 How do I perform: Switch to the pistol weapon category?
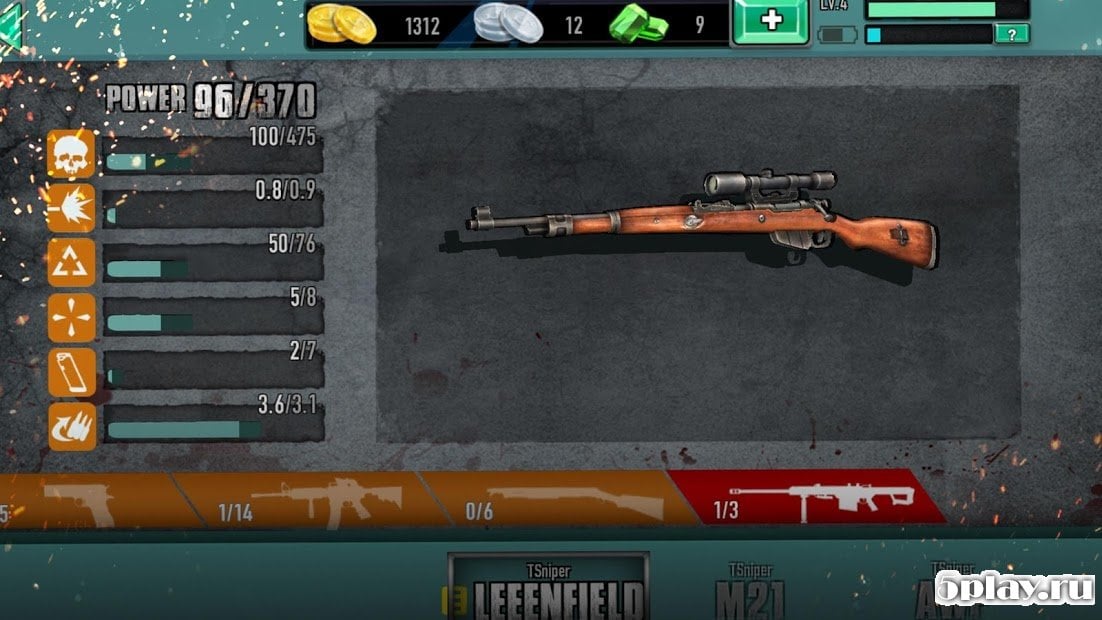pos(85,500)
